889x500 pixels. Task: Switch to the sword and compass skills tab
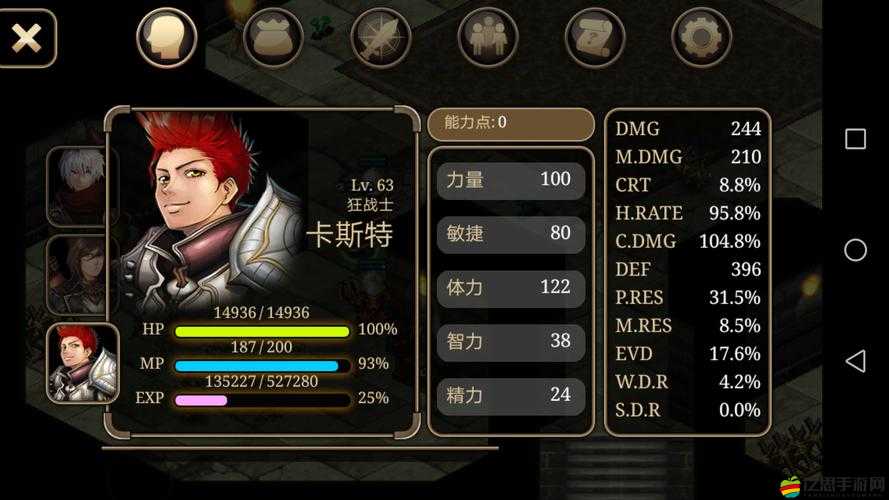[381, 39]
